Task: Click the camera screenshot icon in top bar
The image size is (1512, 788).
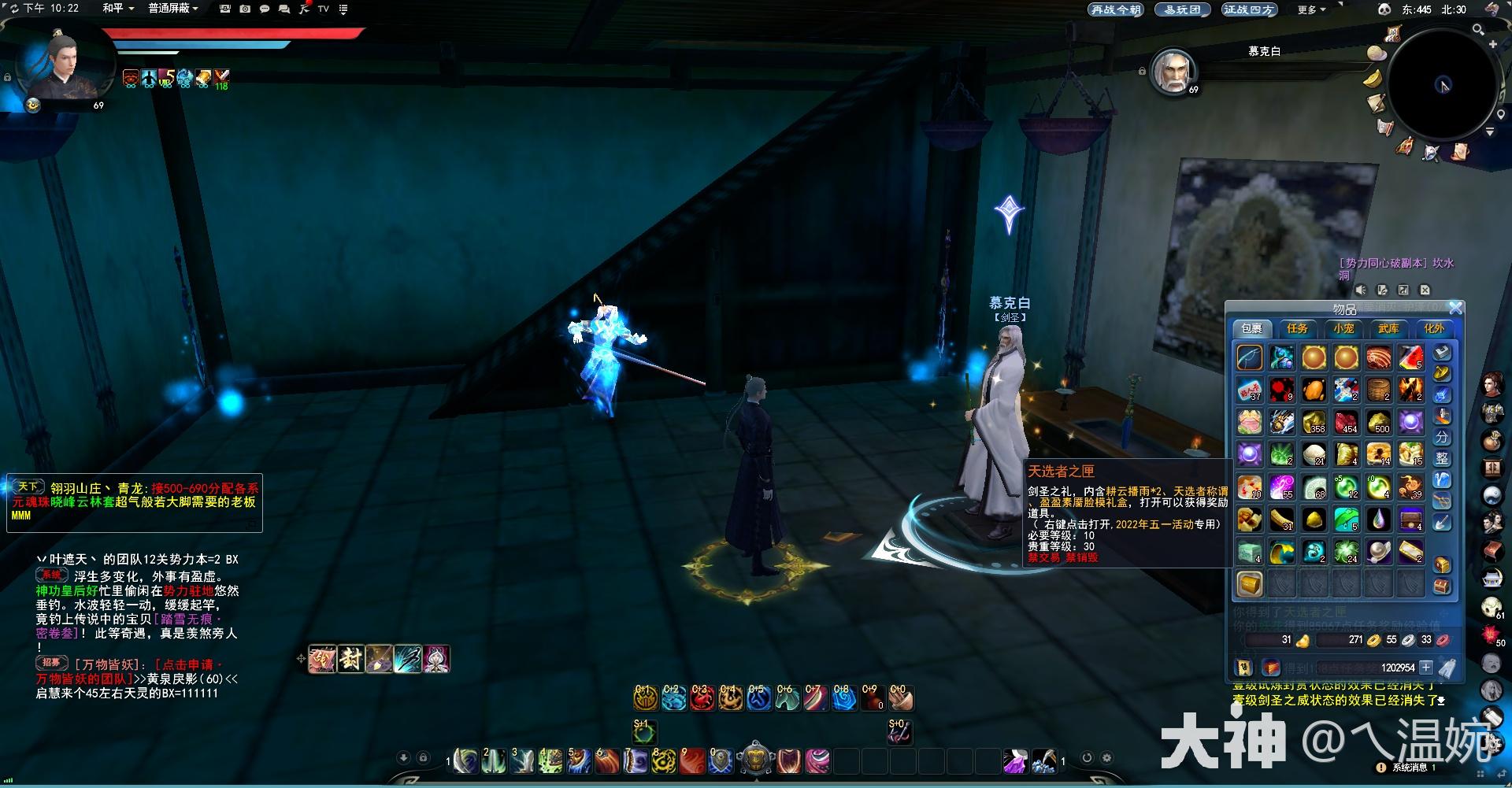Action: click(245, 9)
